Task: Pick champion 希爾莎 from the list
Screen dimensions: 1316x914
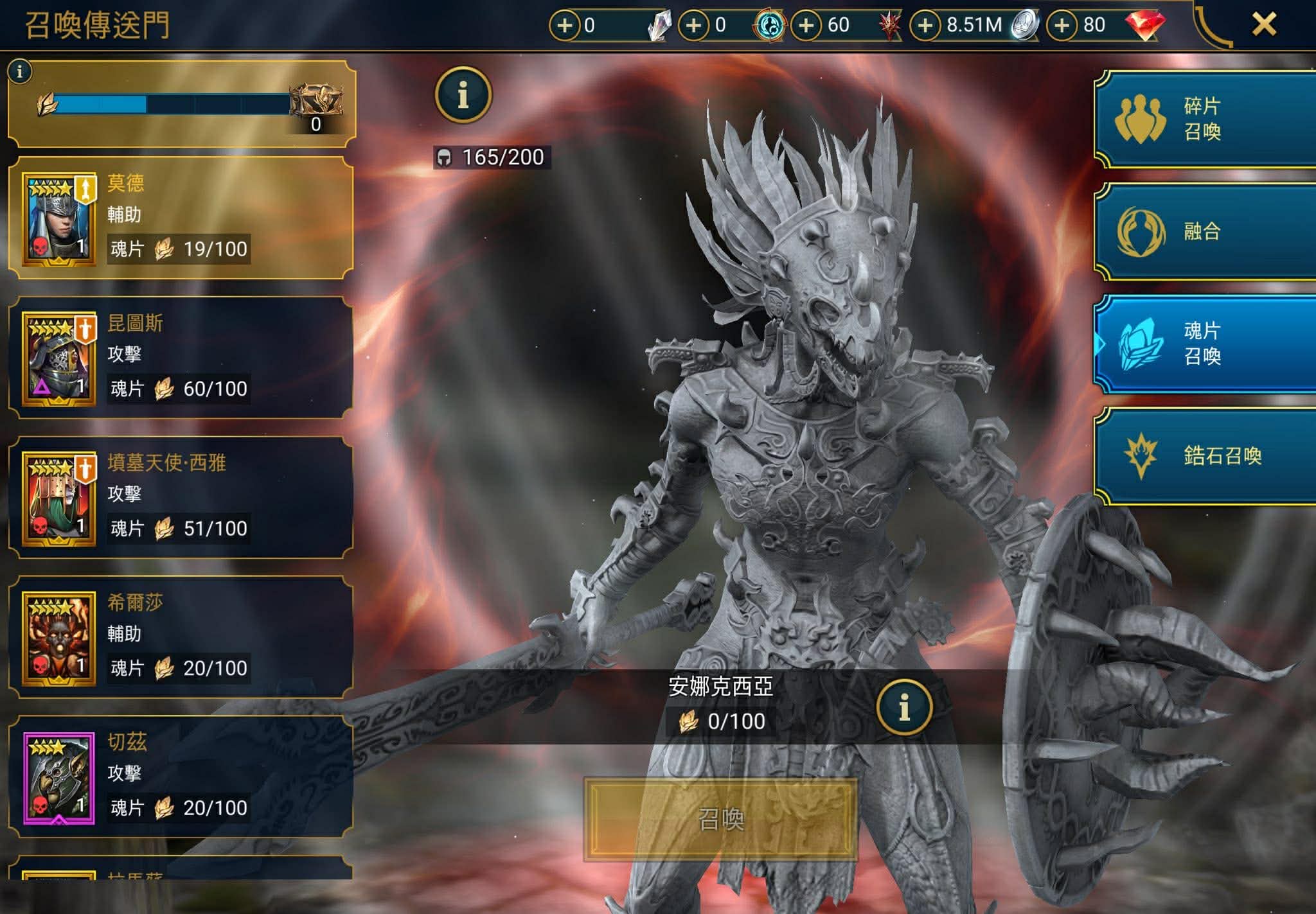Action: [181, 637]
